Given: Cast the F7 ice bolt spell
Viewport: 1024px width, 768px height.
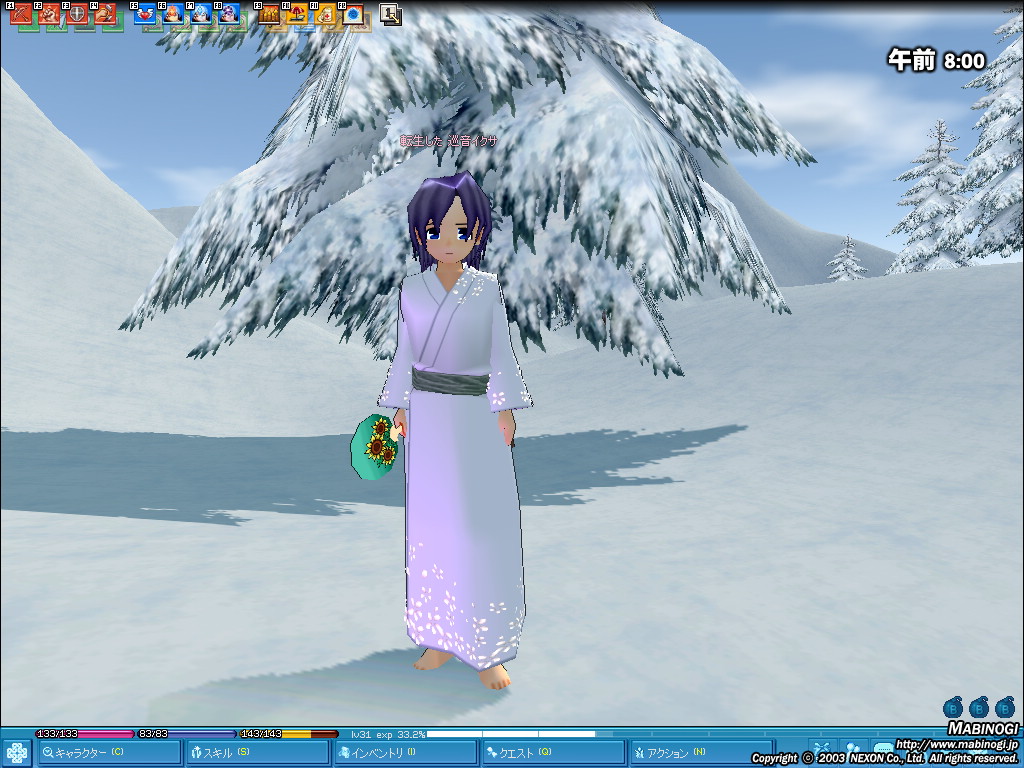Looking at the screenshot, I should coord(202,15).
